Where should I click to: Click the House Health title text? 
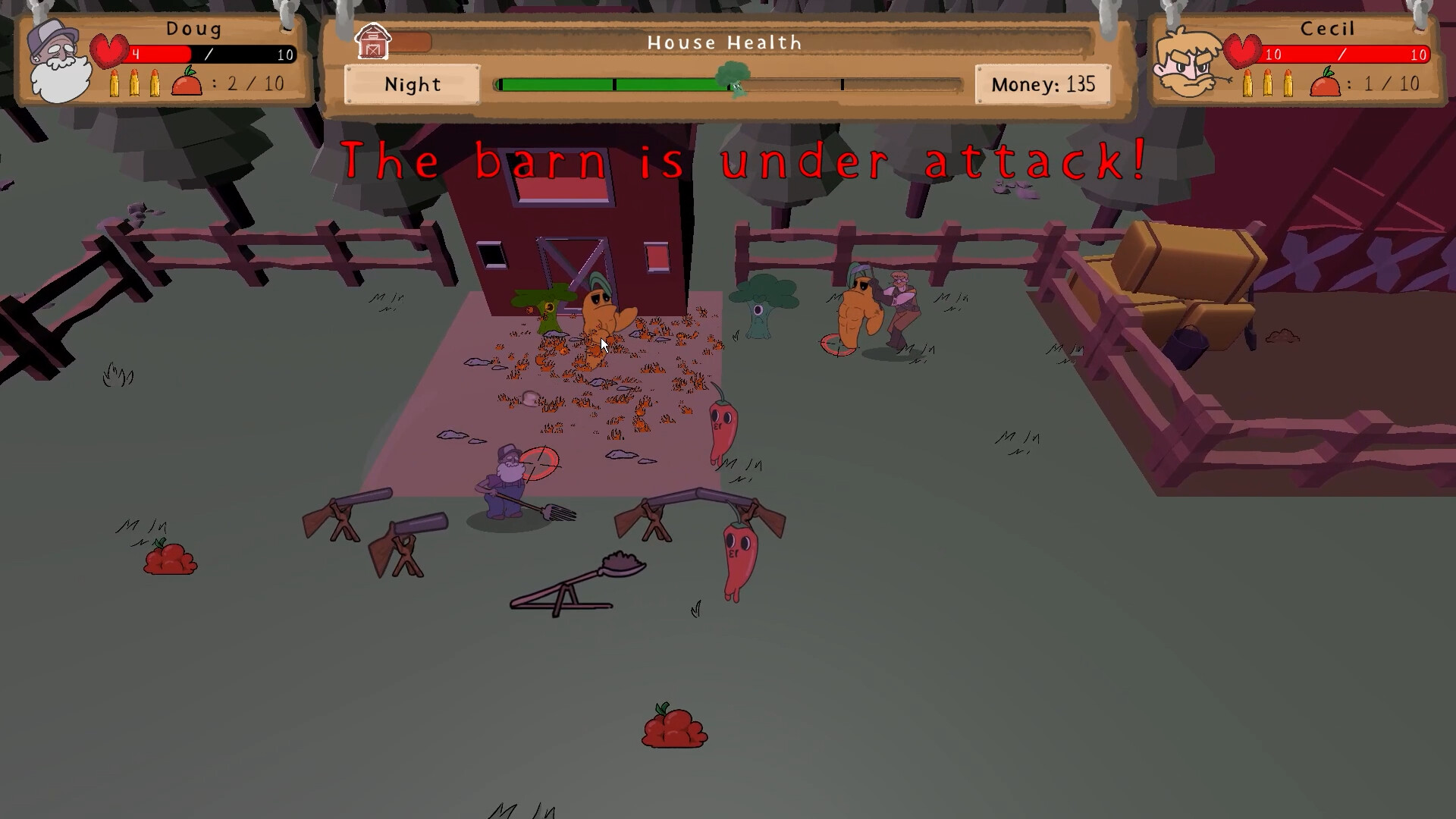coord(724,42)
